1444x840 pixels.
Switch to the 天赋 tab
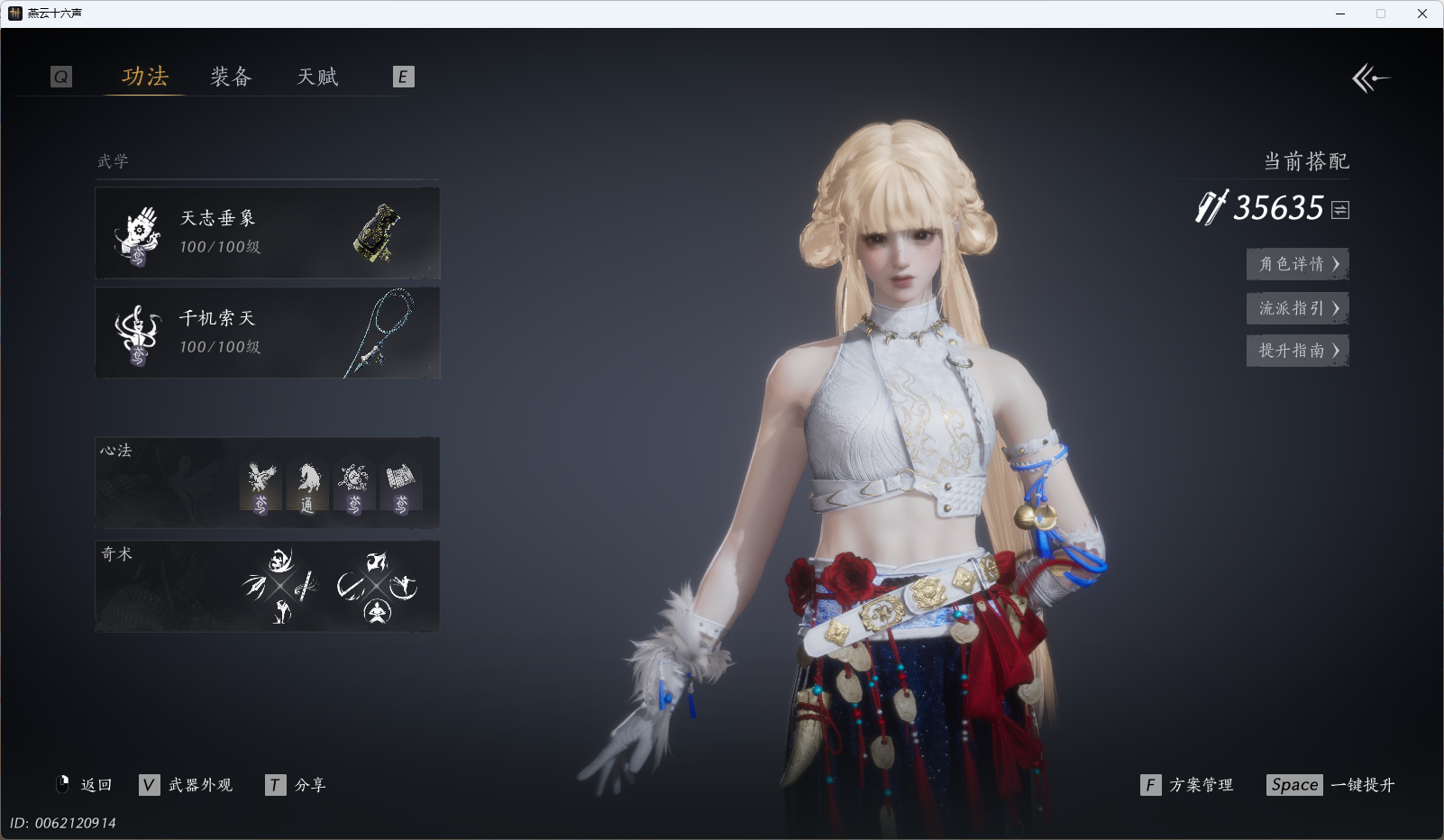tap(317, 77)
